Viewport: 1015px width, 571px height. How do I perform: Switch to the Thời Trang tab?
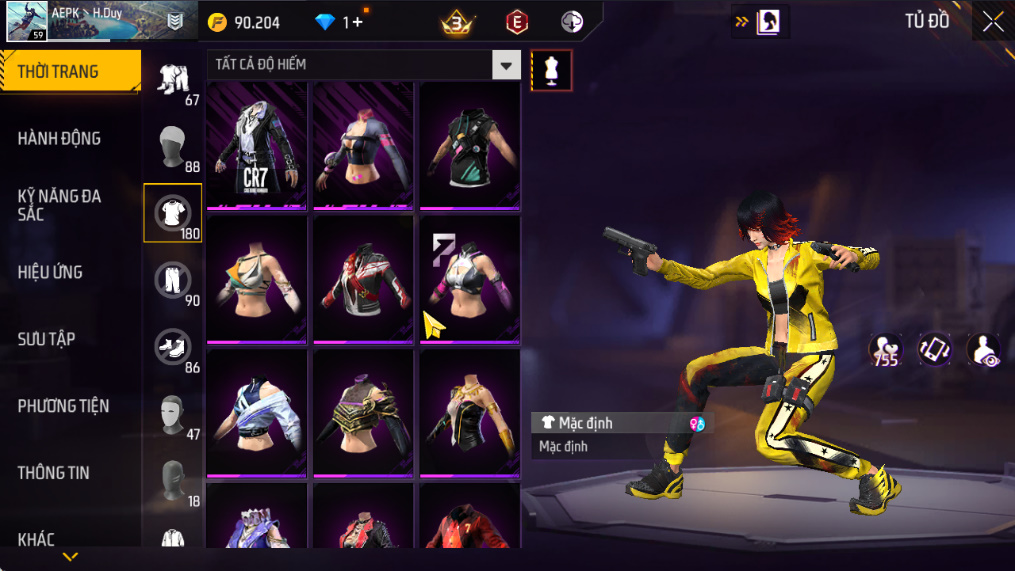tap(68, 72)
